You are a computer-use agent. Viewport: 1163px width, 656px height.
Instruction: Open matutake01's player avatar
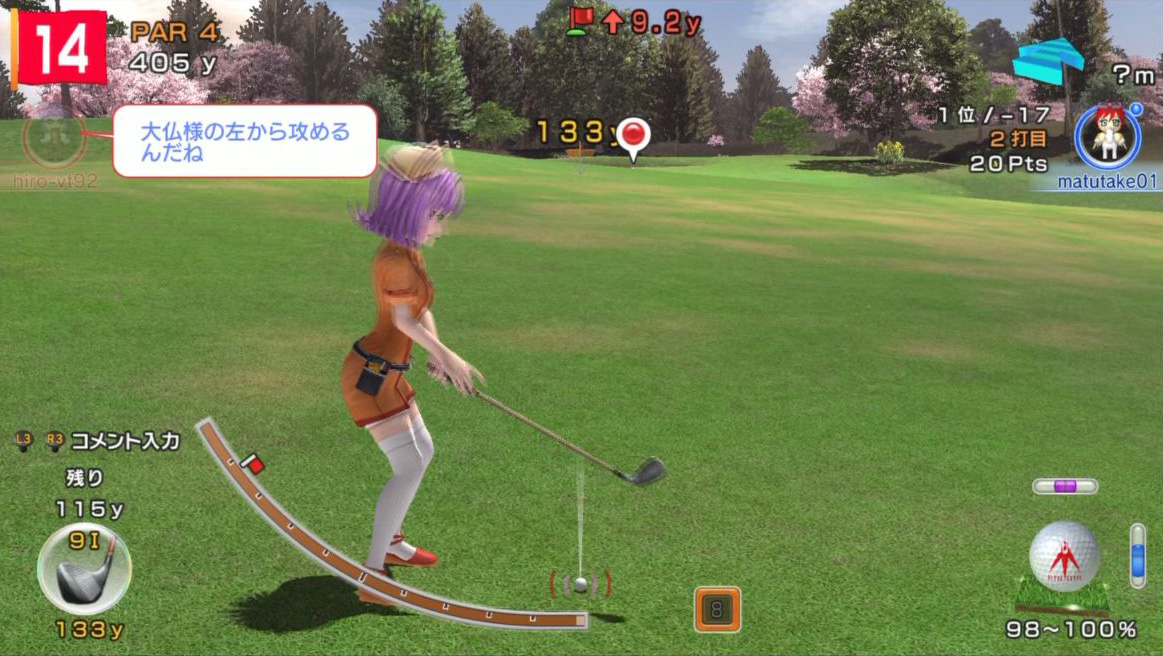point(1107,139)
